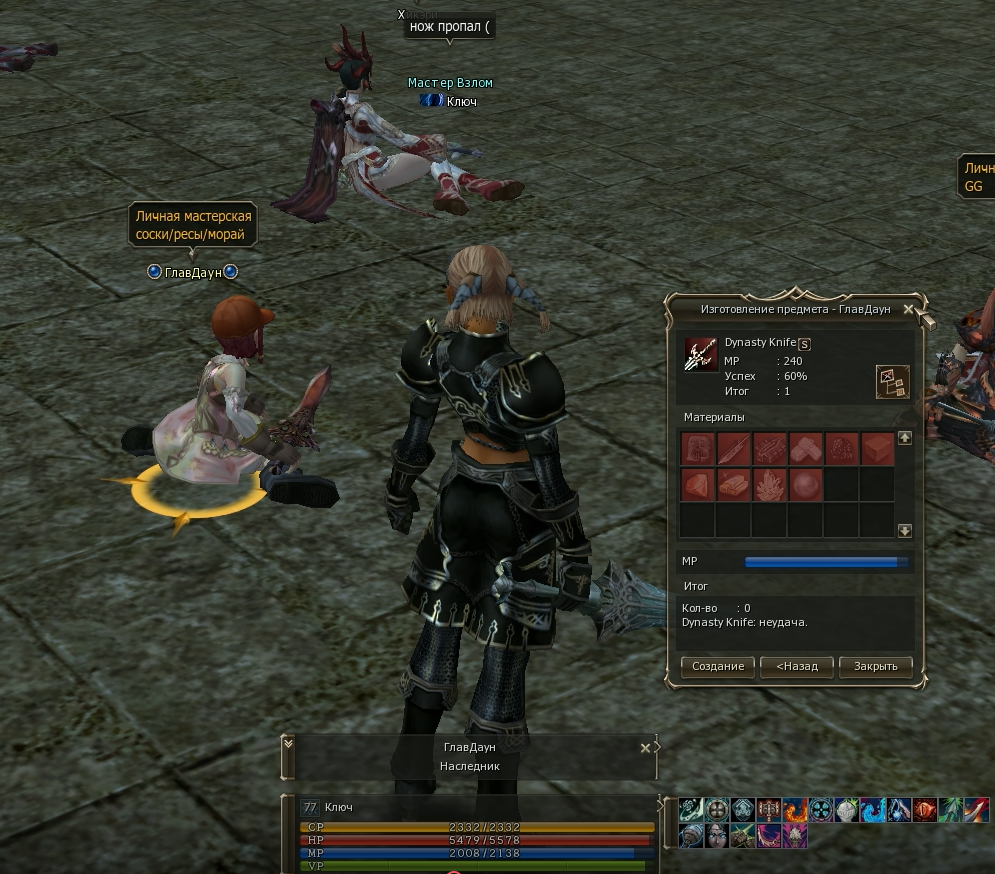Click the knight helmet buff icon
Viewport: 995px width, 874px height.
click(847, 810)
